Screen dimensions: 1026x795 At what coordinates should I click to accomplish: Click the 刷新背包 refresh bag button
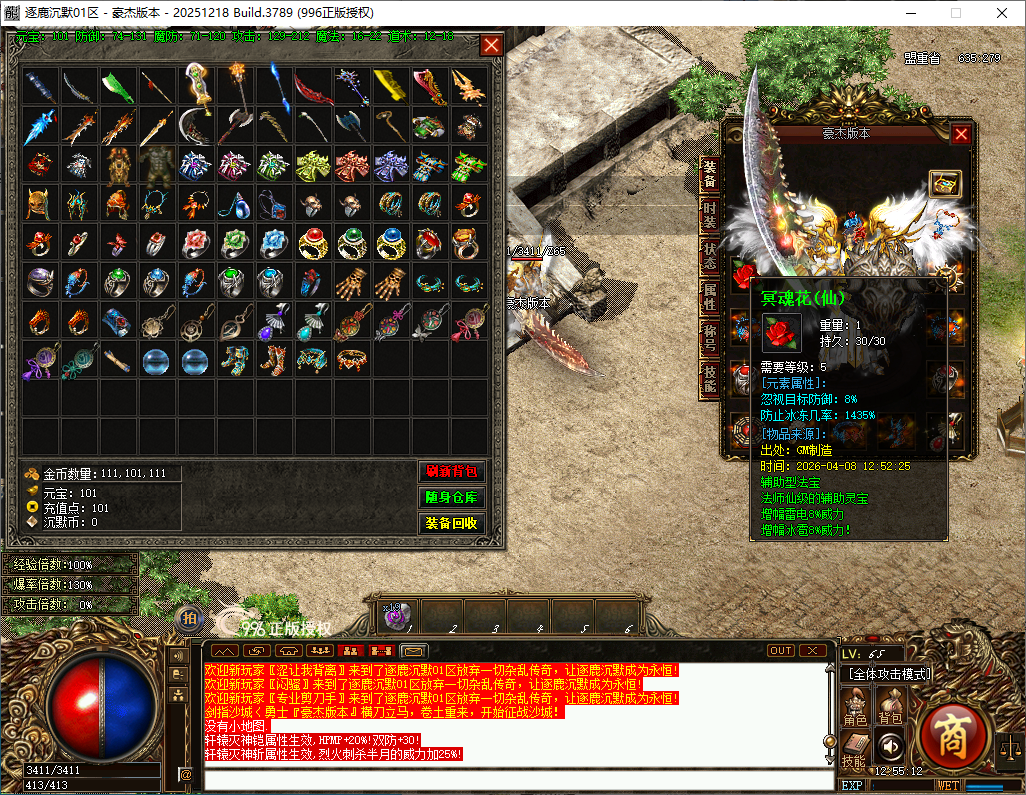point(451,472)
